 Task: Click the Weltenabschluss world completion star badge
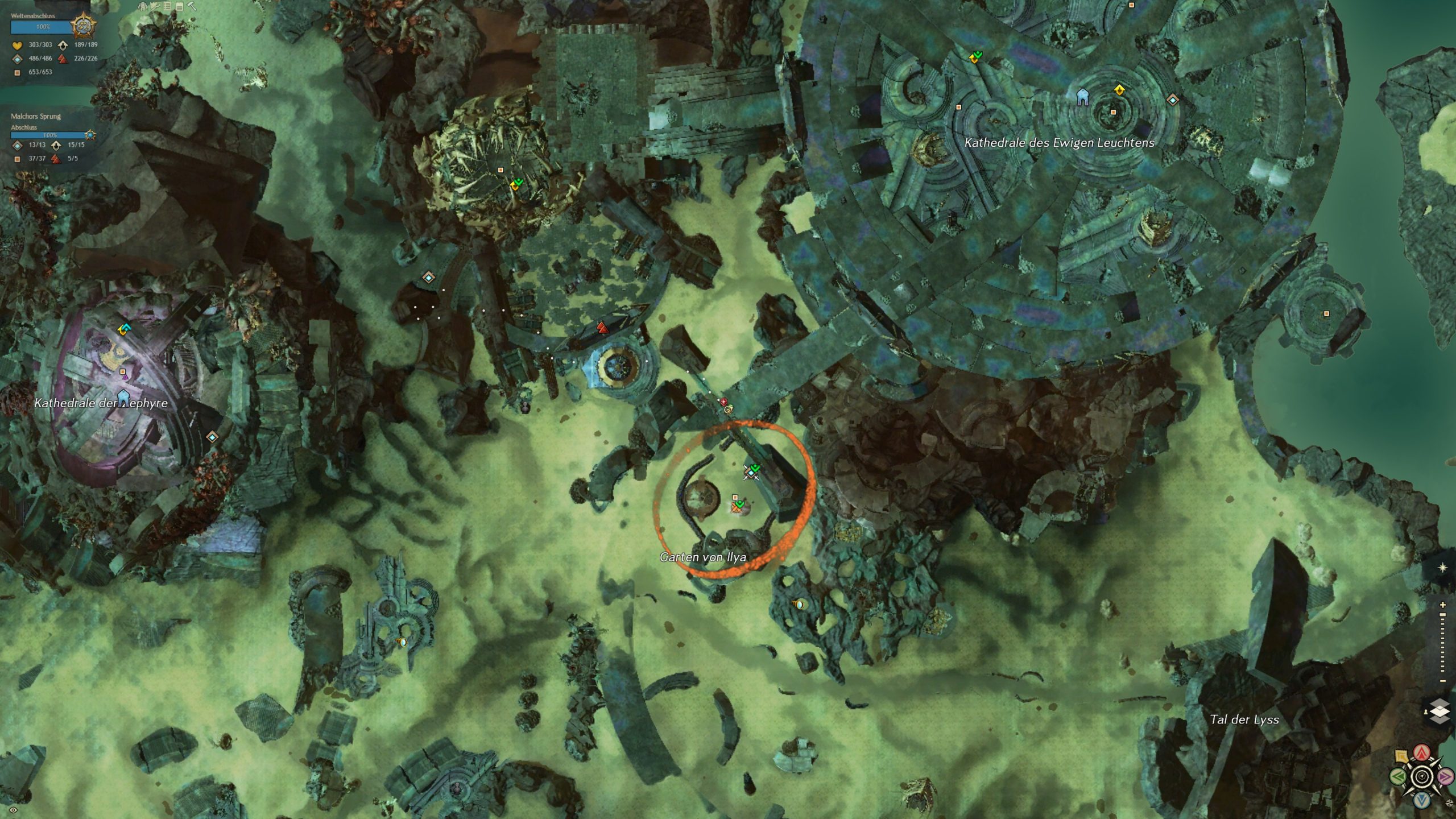(83, 26)
